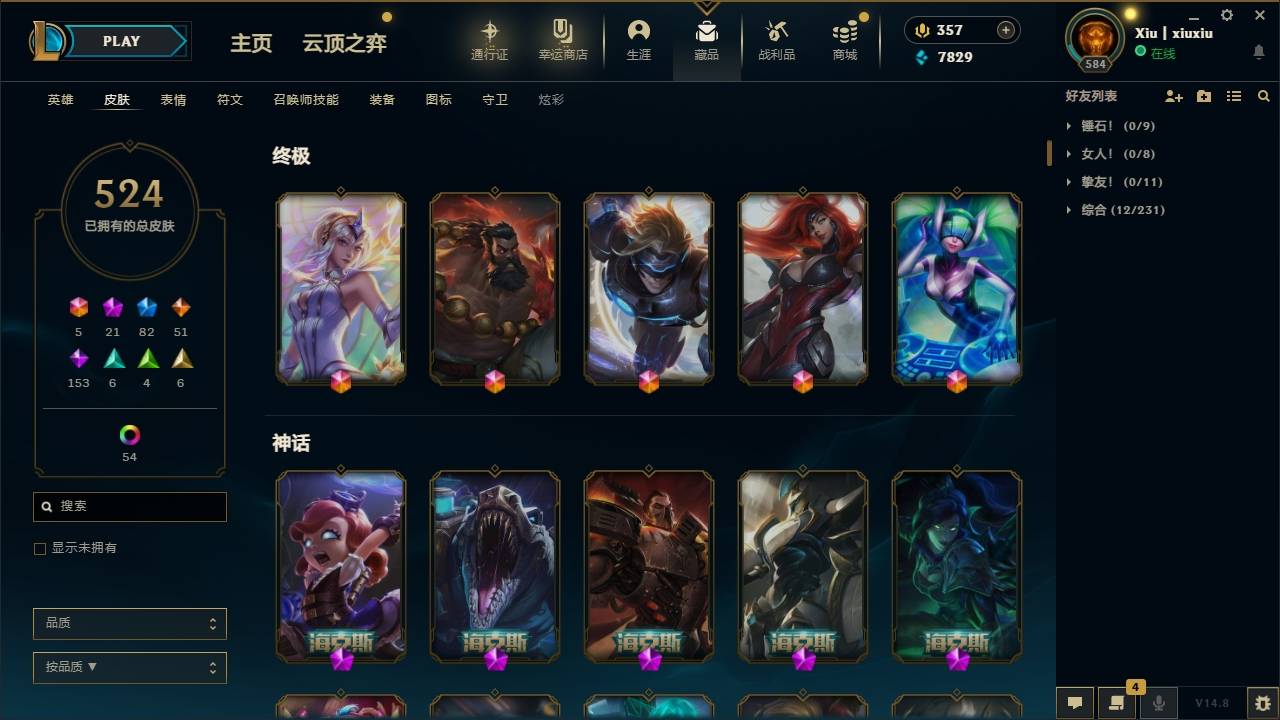Open the 藏品 (Collection) section
The image size is (1280, 720).
(x=706, y=40)
